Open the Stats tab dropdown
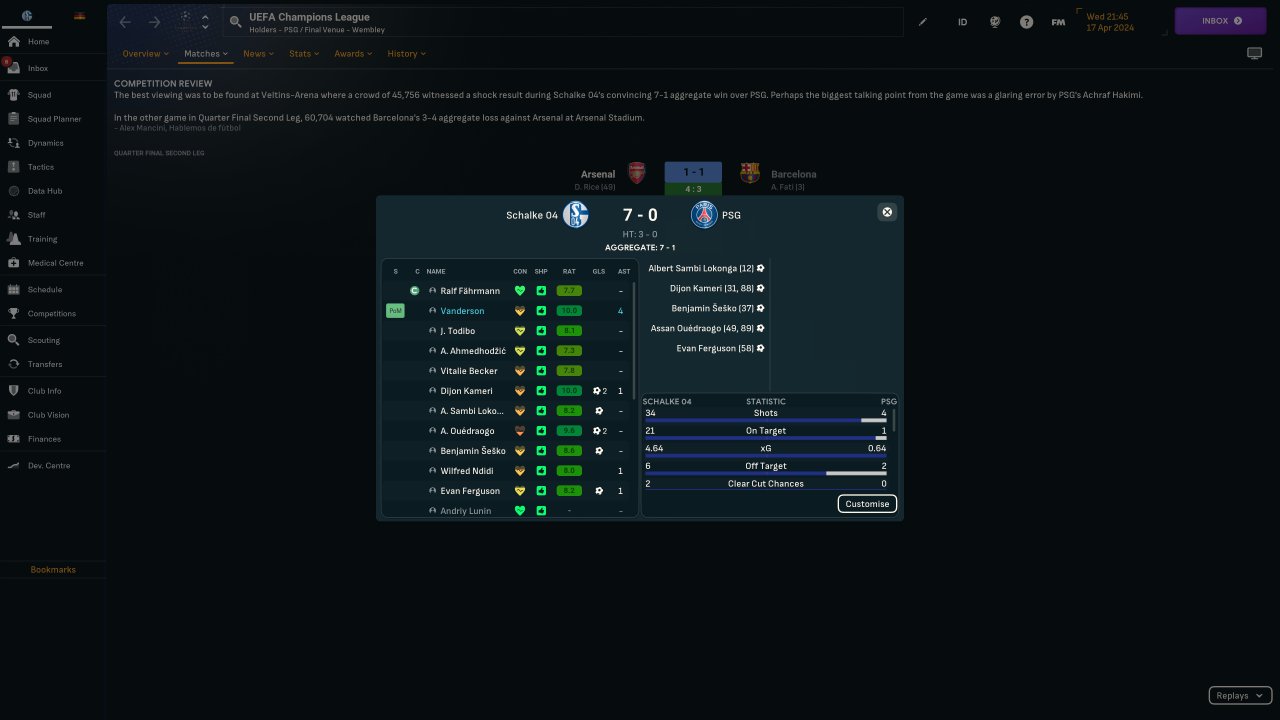Screen dimensions: 1280x720 coord(304,54)
